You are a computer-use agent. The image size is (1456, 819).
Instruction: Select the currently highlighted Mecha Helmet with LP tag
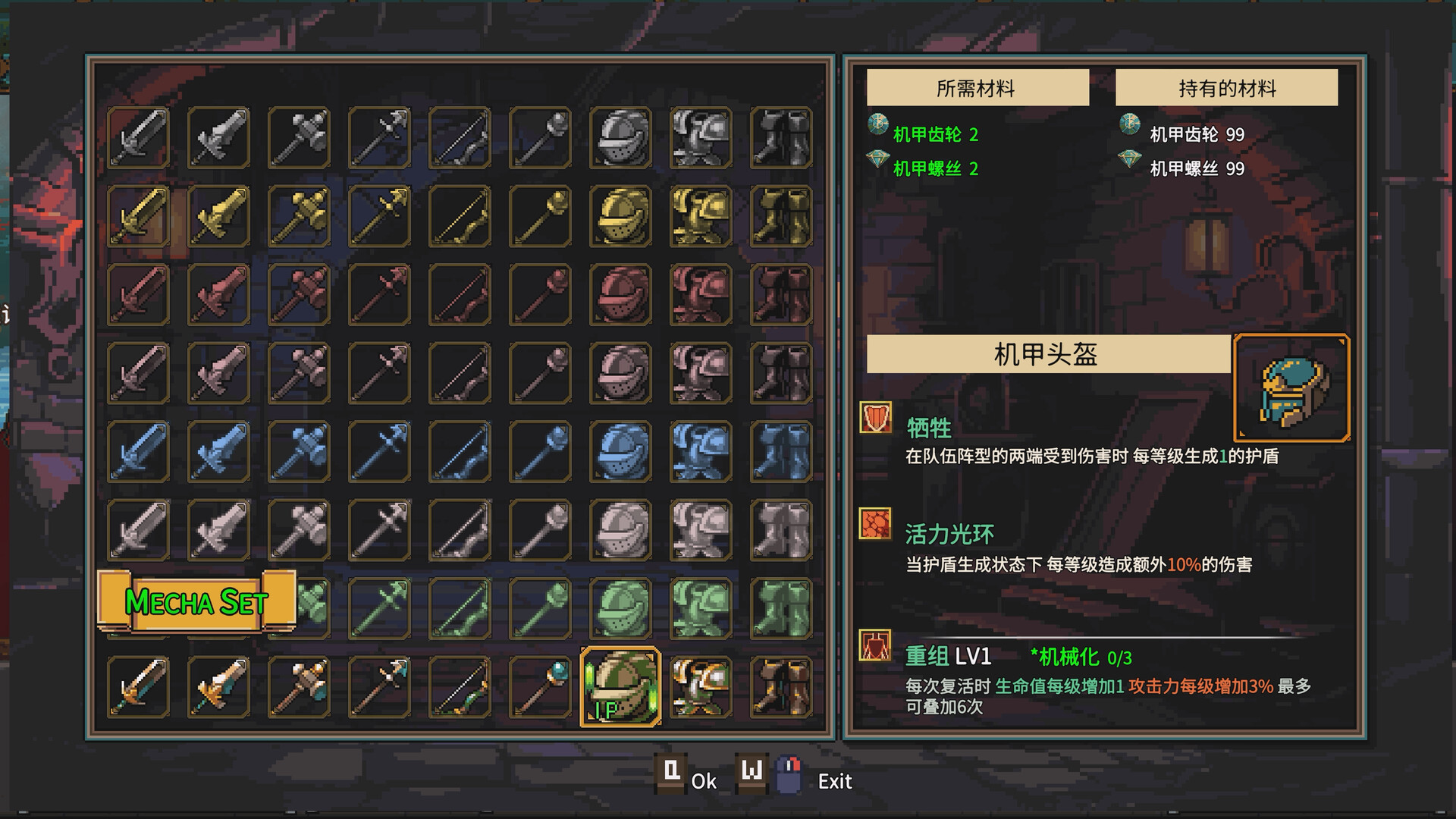[x=622, y=687]
